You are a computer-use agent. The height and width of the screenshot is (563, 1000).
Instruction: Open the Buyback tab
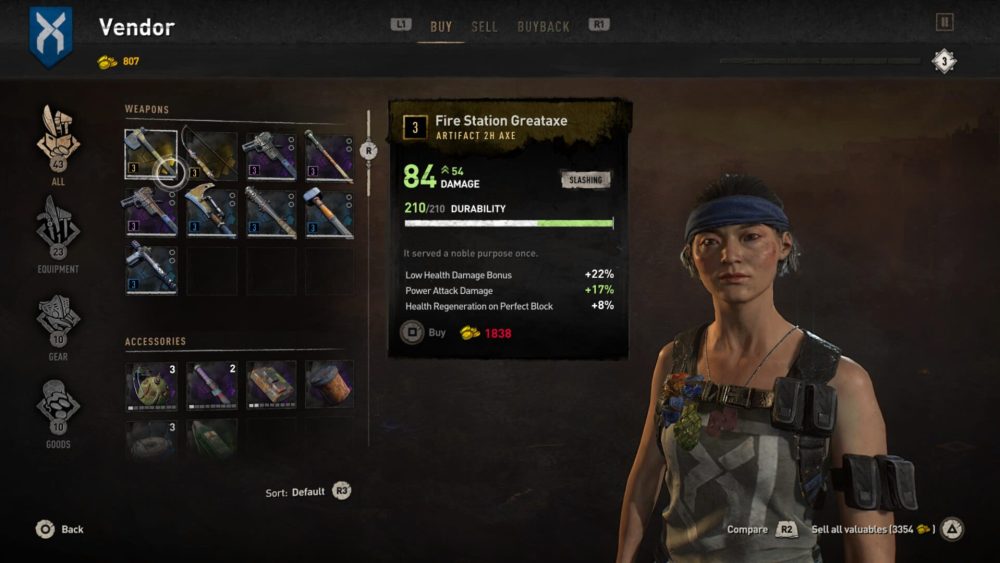click(543, 27)
